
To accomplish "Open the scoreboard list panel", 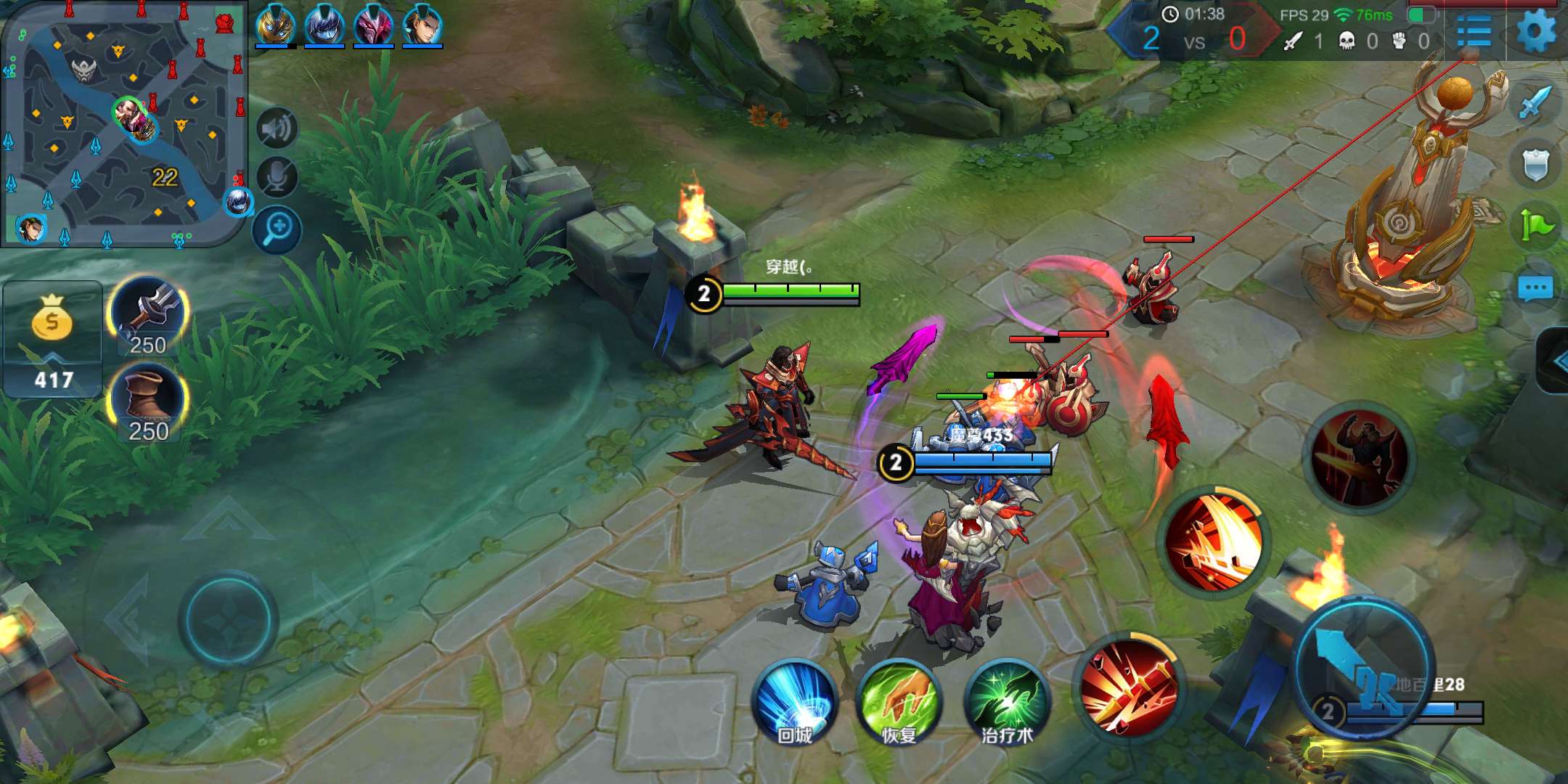I will click(1474, 32).
